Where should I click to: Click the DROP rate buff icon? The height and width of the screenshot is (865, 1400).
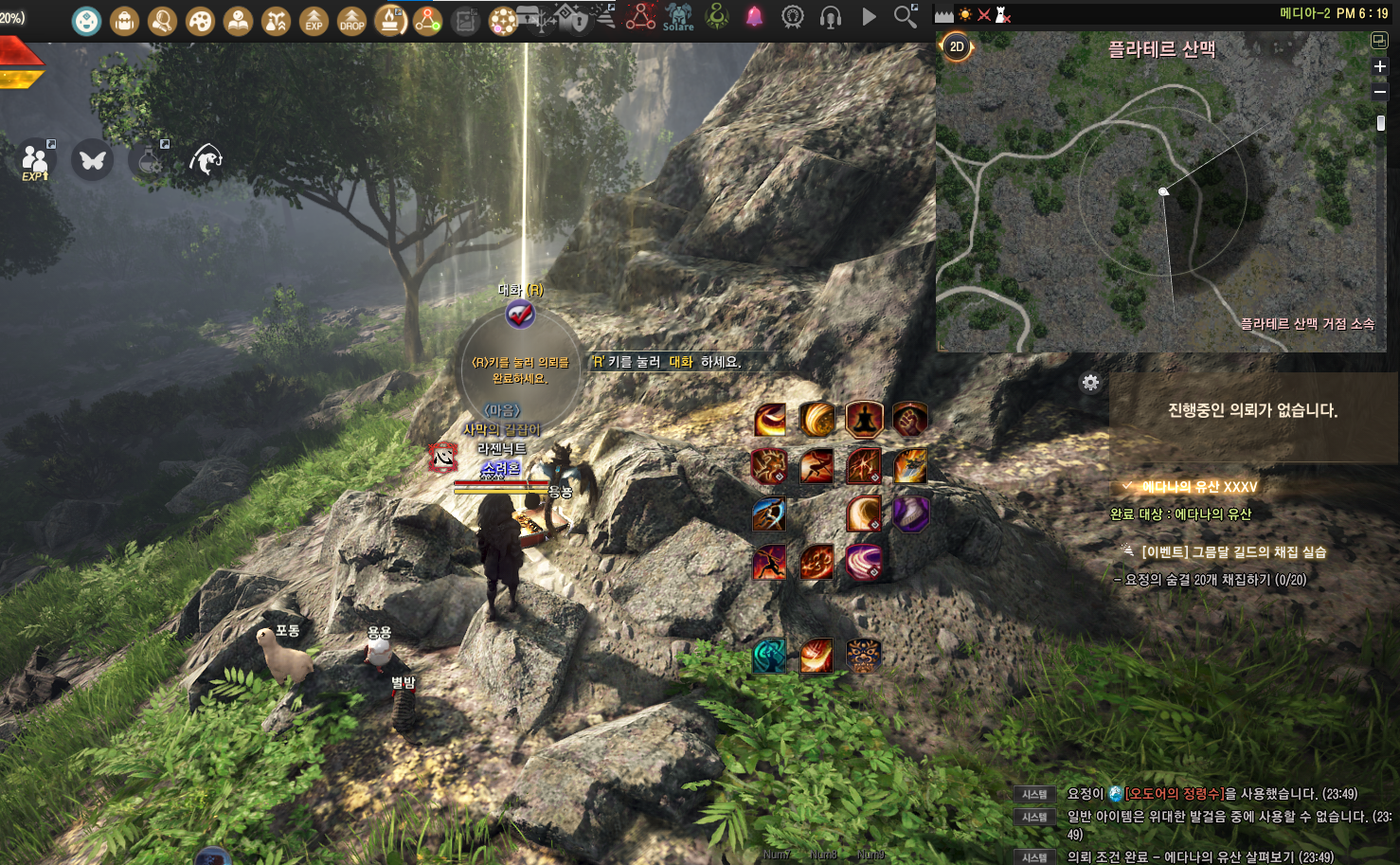[351, 20]
